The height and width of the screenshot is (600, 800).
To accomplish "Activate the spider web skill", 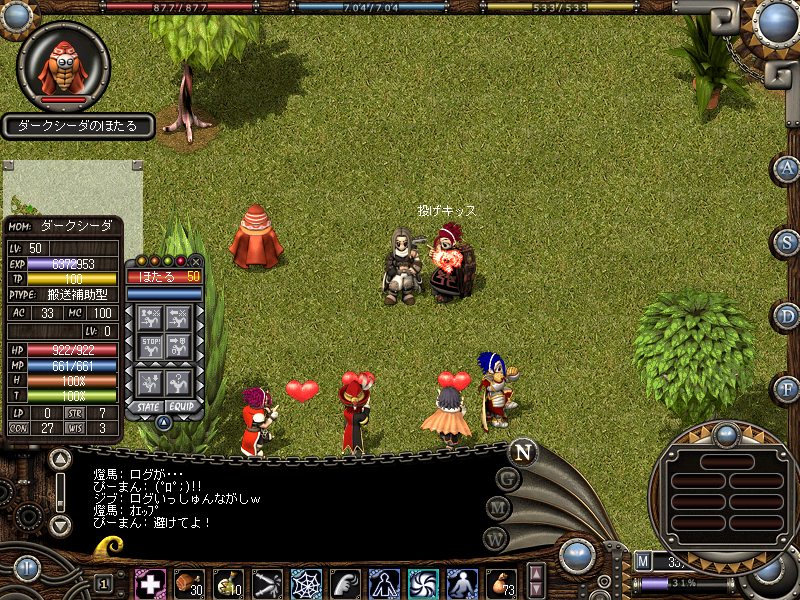I will point(305,582).
